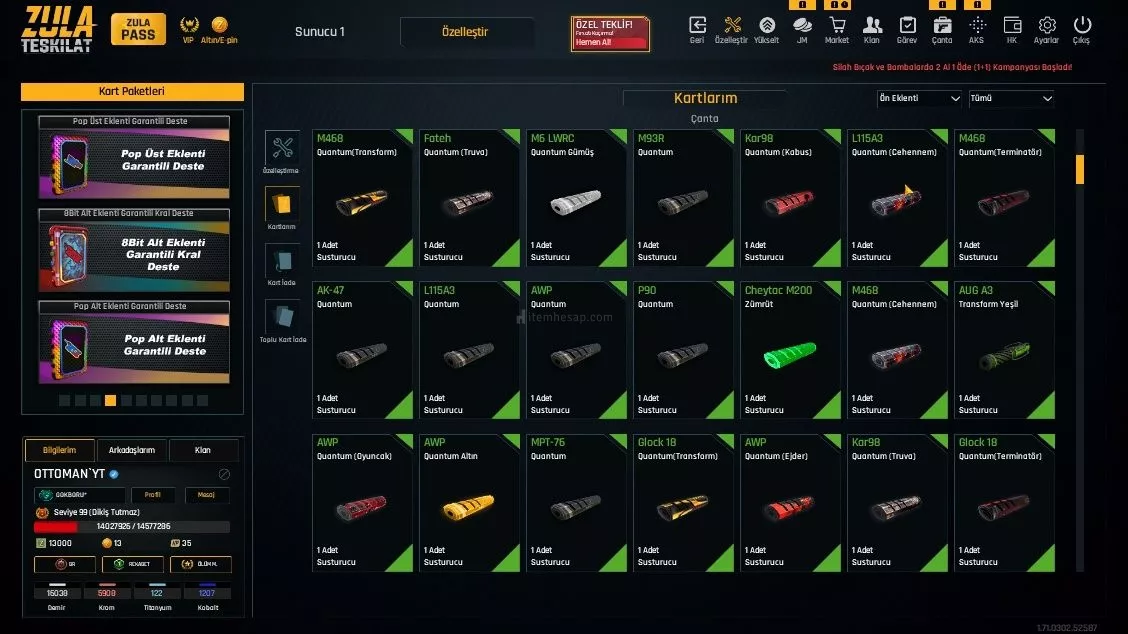Screen dimensions: 1128x634
Task: Open the Toplu Kart İade side tab
Action: tap(282, 320)
